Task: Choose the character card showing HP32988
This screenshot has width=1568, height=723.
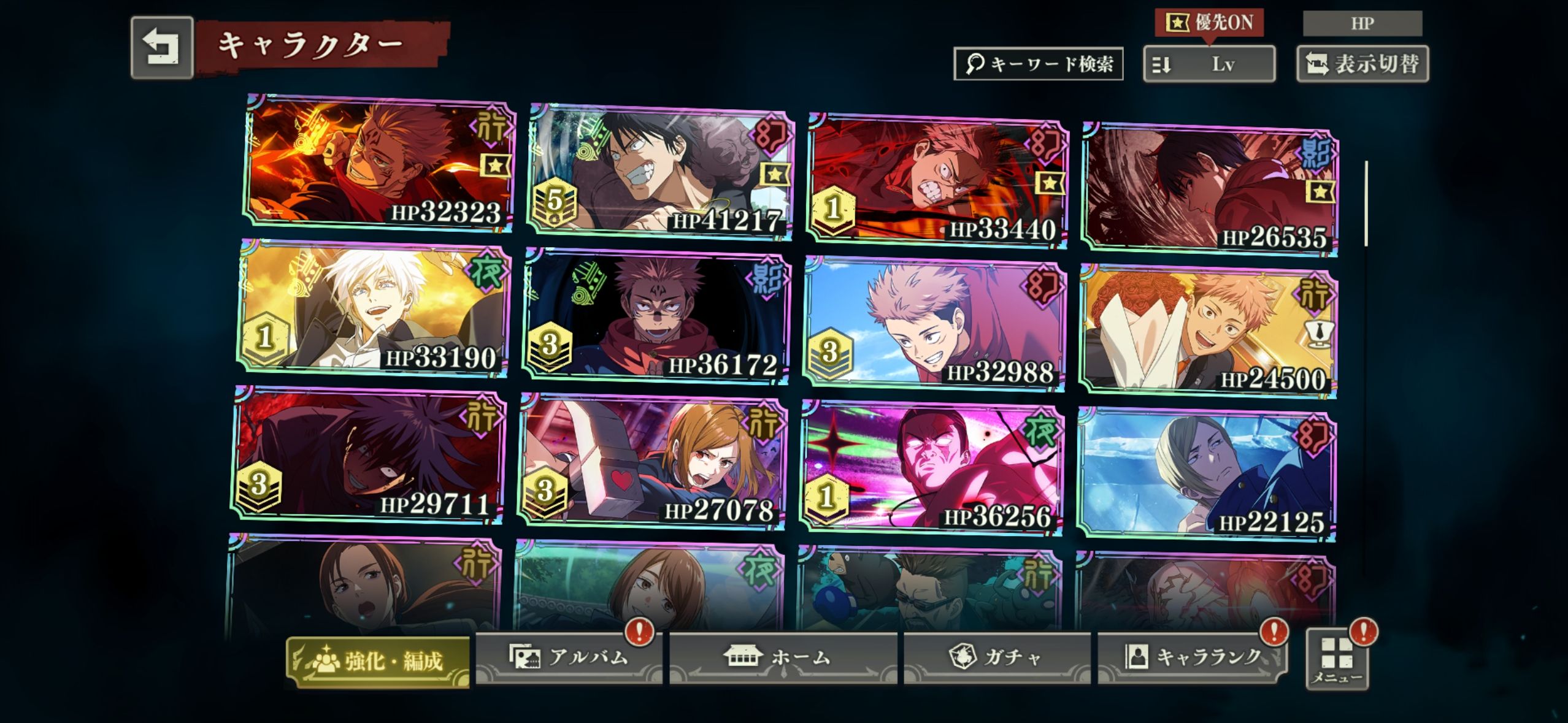Action: pos(934,325)
